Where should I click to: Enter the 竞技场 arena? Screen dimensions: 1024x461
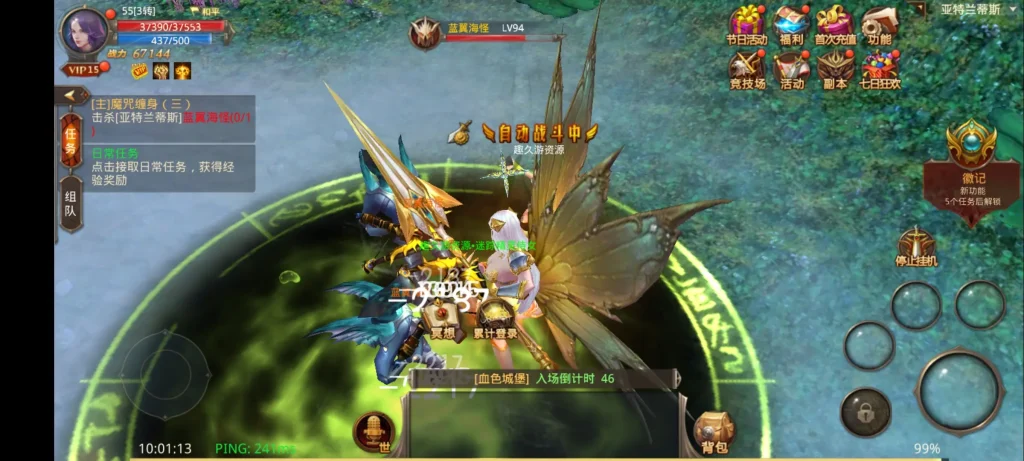746,68
